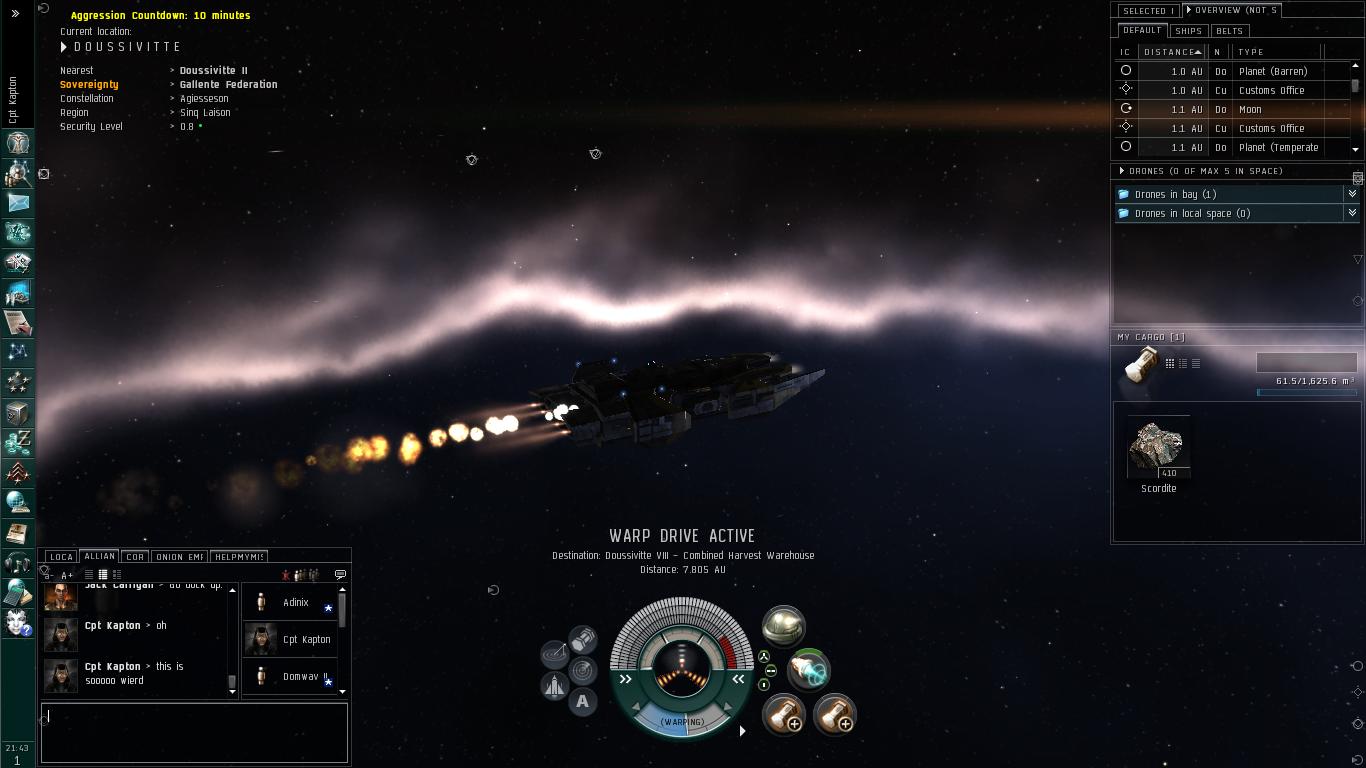Sort overview by the Distance column
The image size is (1366, 768).
[x=1170, y=52]
